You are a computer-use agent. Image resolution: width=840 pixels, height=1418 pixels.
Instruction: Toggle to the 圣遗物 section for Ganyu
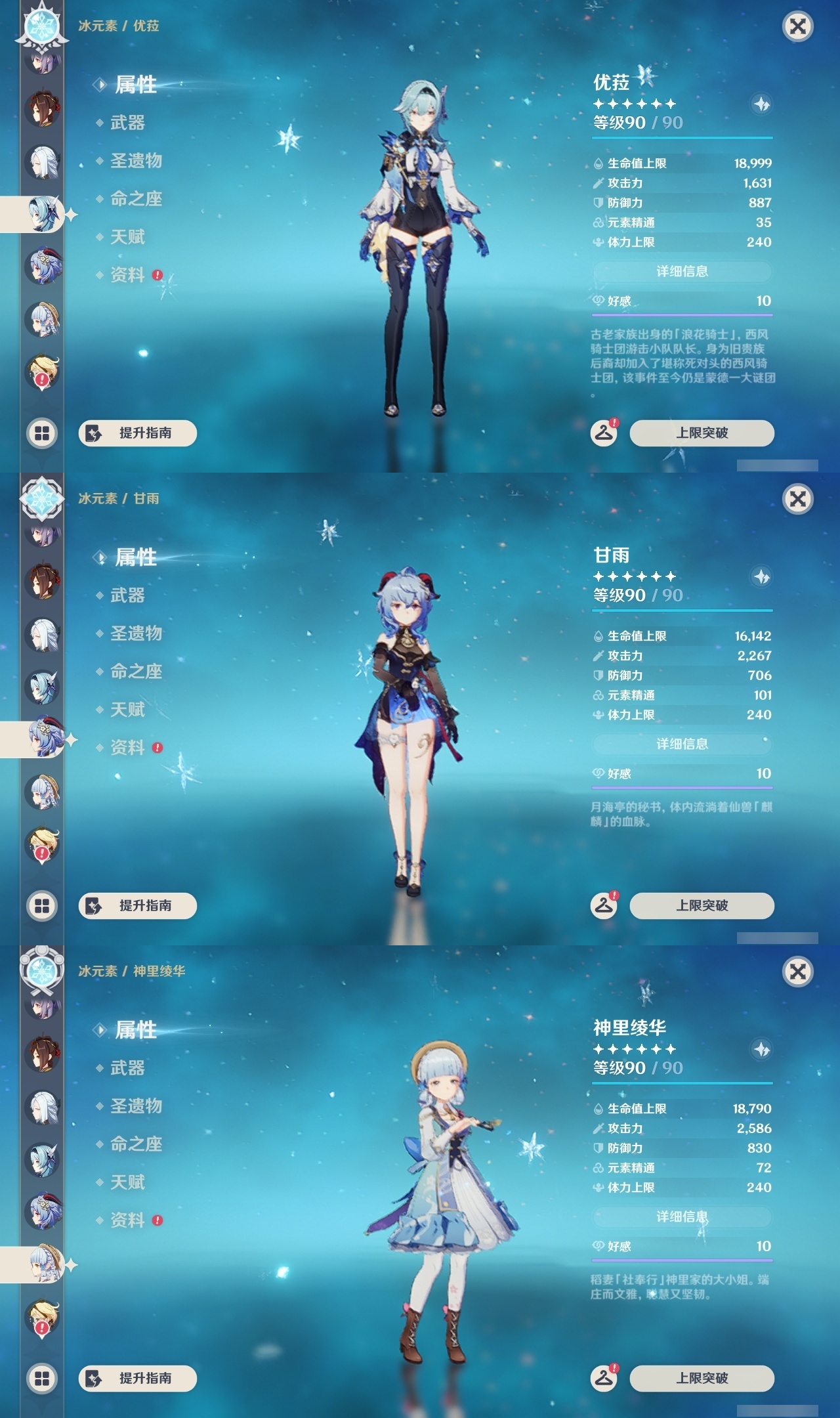click(x=138, y=634)
